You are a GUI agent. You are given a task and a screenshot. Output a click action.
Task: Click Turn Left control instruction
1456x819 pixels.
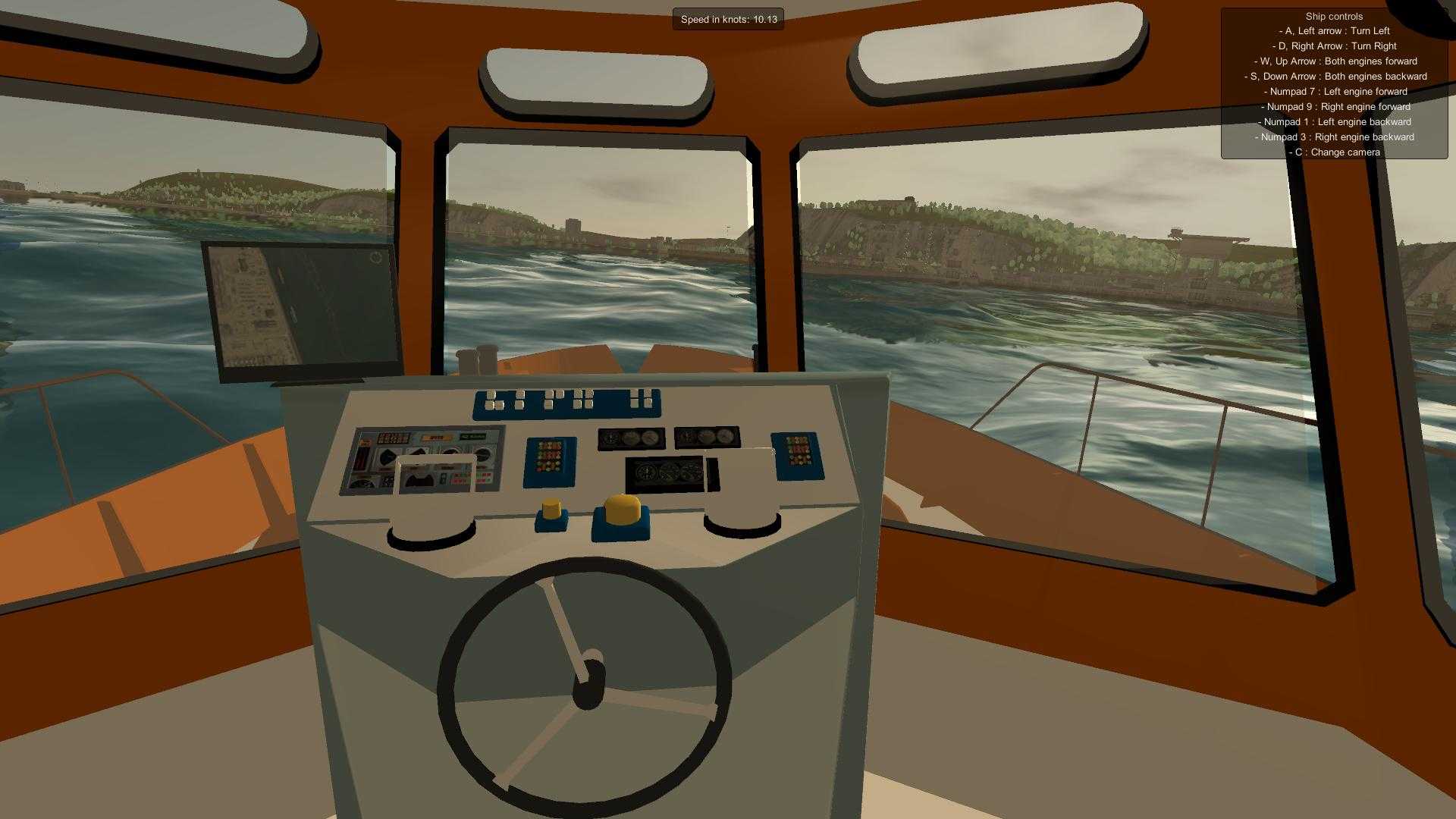(x=1334, y=30)
